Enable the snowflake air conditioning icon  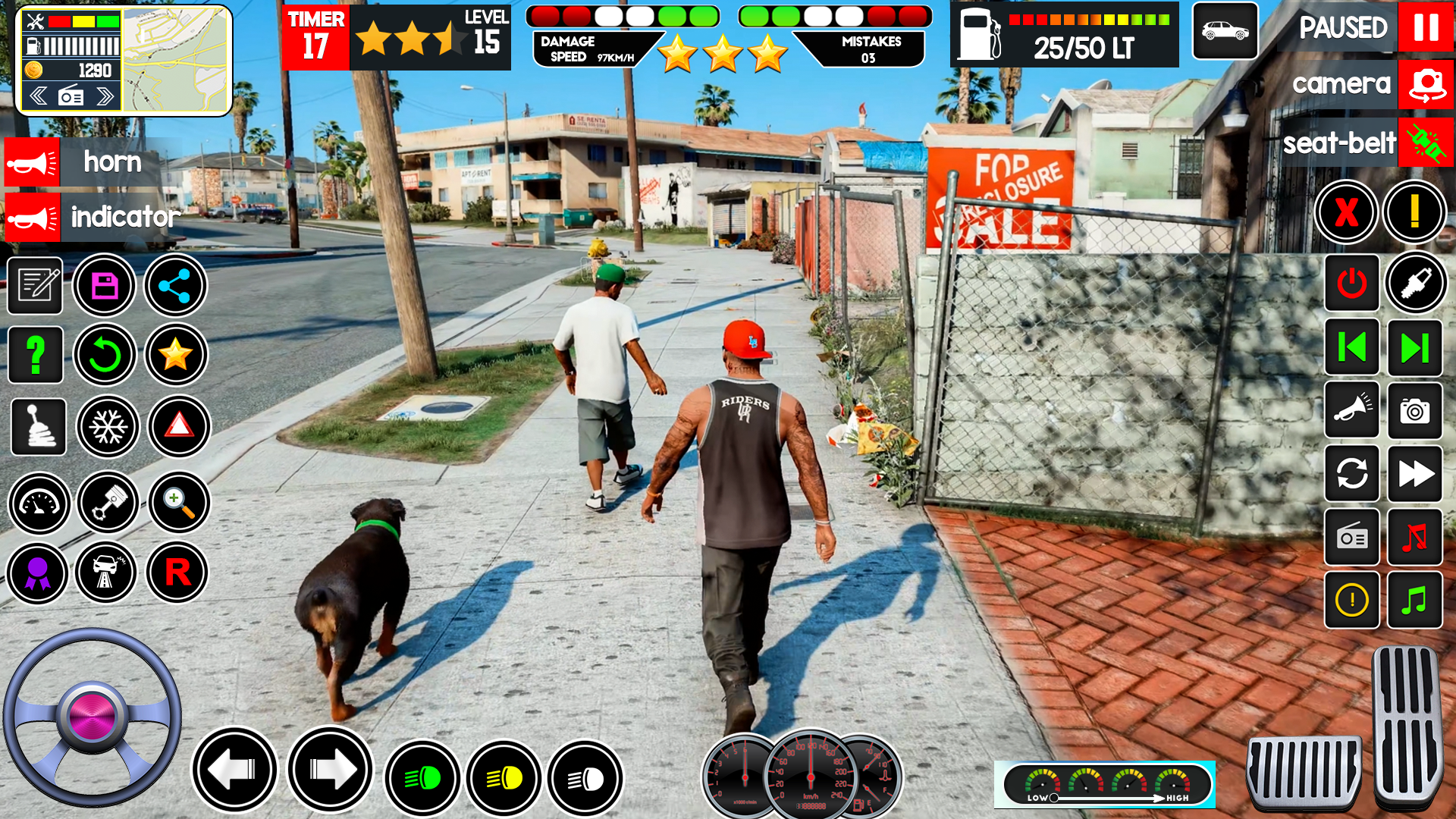tap(107, 427)
